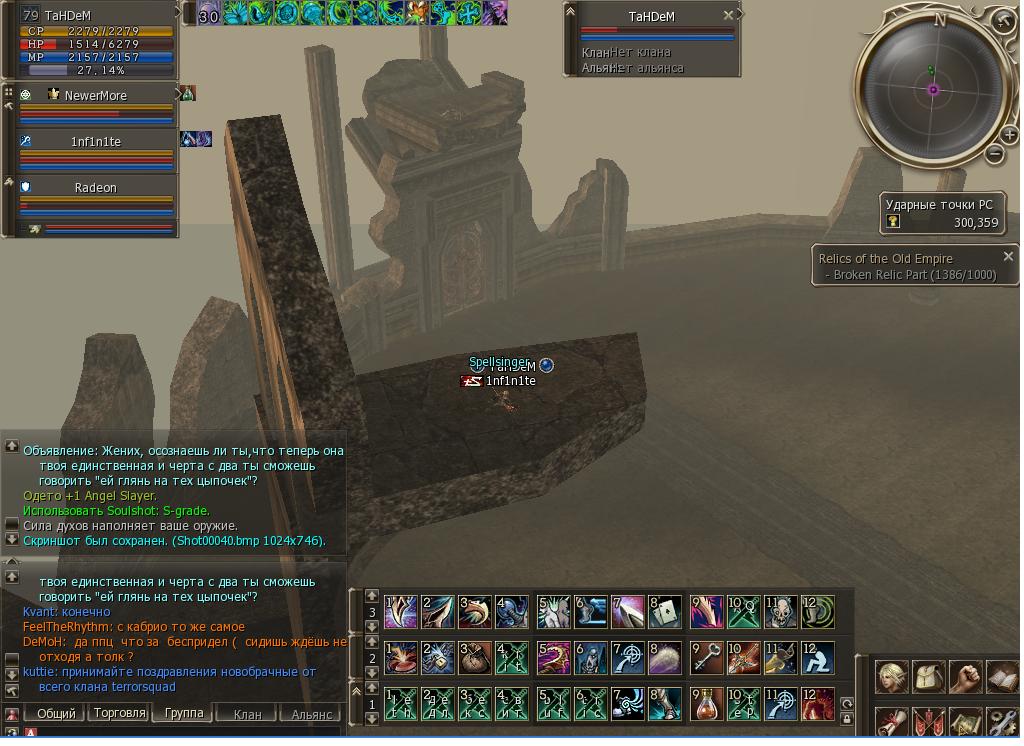1024x746 pixels.
Task: Activate the playing cards skill
Action: pyautogui.click(x=665, y=611)
